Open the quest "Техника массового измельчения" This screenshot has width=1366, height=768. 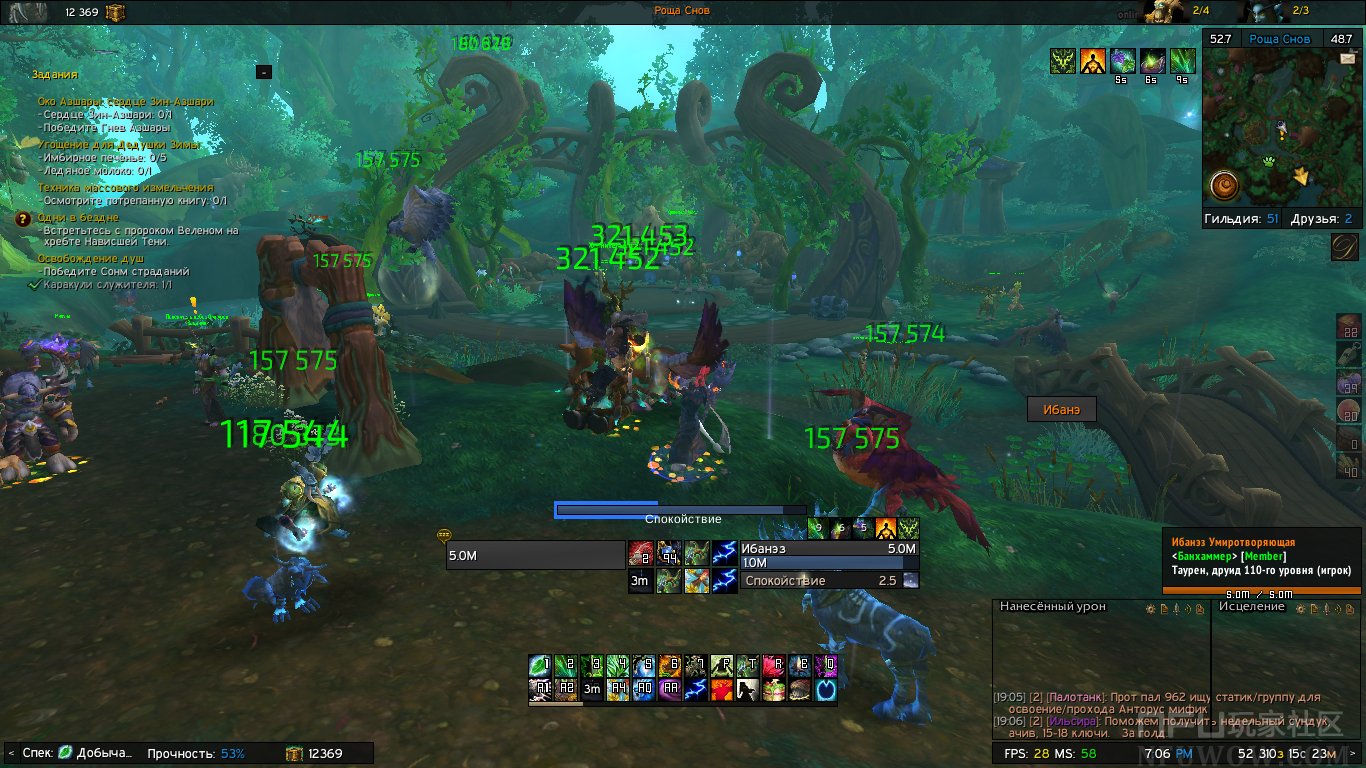point(125,187)
